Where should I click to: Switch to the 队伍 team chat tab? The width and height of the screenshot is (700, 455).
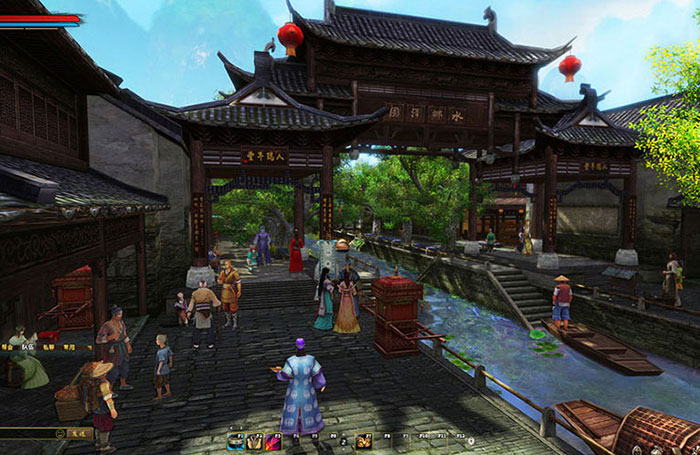(x=27, y=346)
